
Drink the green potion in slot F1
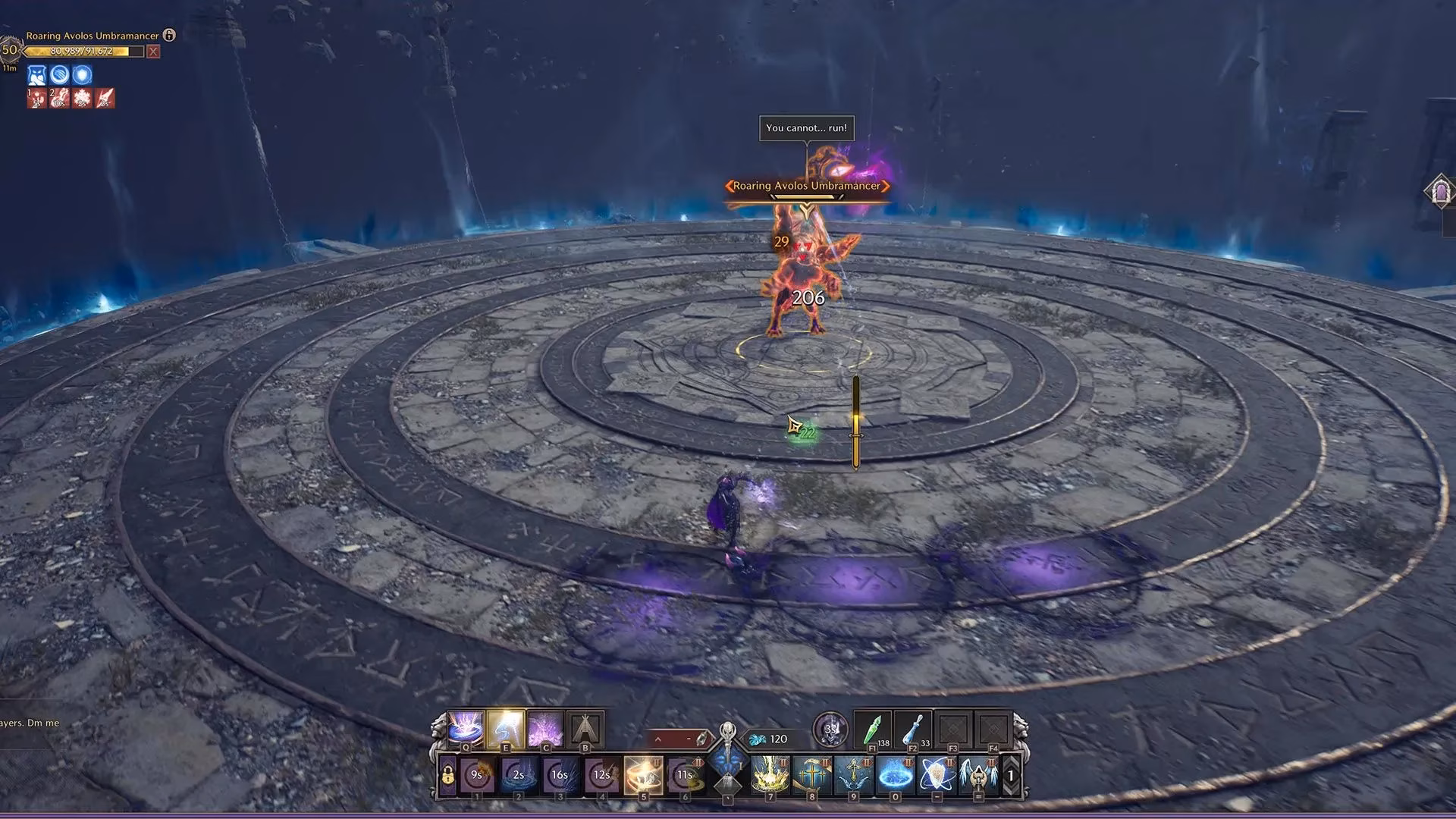tap(871, 729)
